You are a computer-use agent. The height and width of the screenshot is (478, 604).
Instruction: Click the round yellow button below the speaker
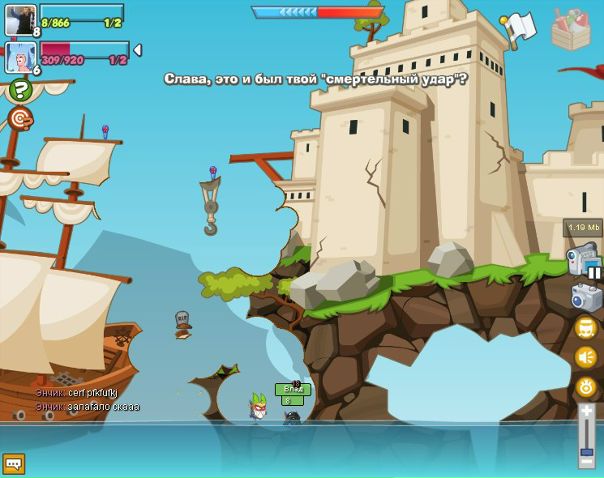(586, 387)
